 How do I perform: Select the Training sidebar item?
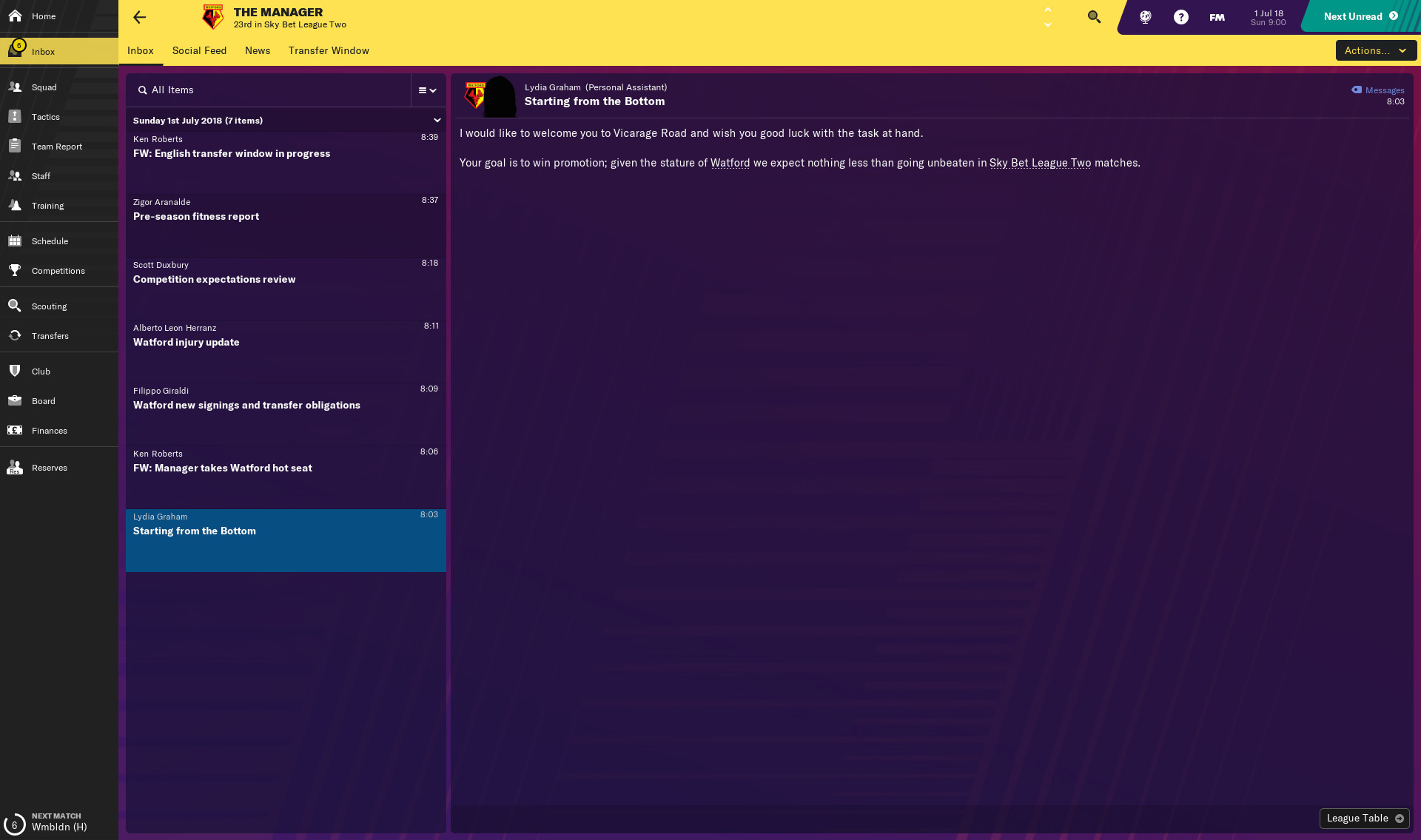pyautogui.click(x=47, y=205)
